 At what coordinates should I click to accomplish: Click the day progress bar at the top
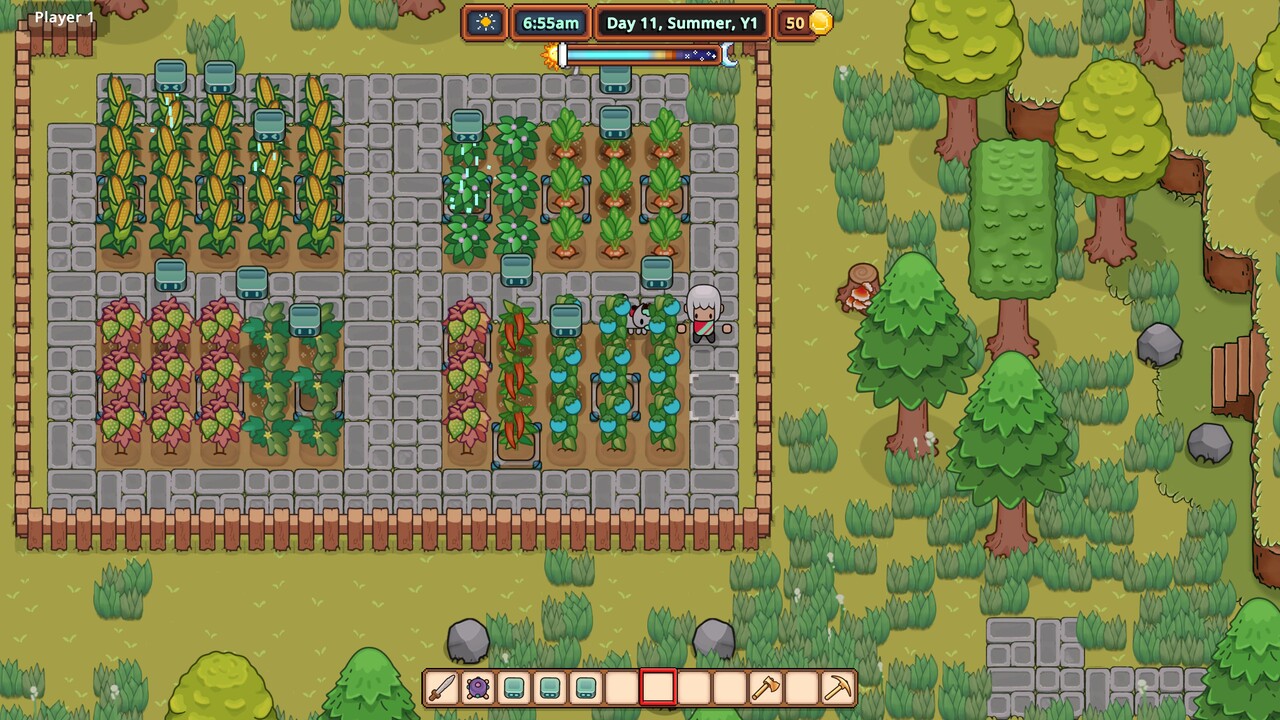point(645,57)
